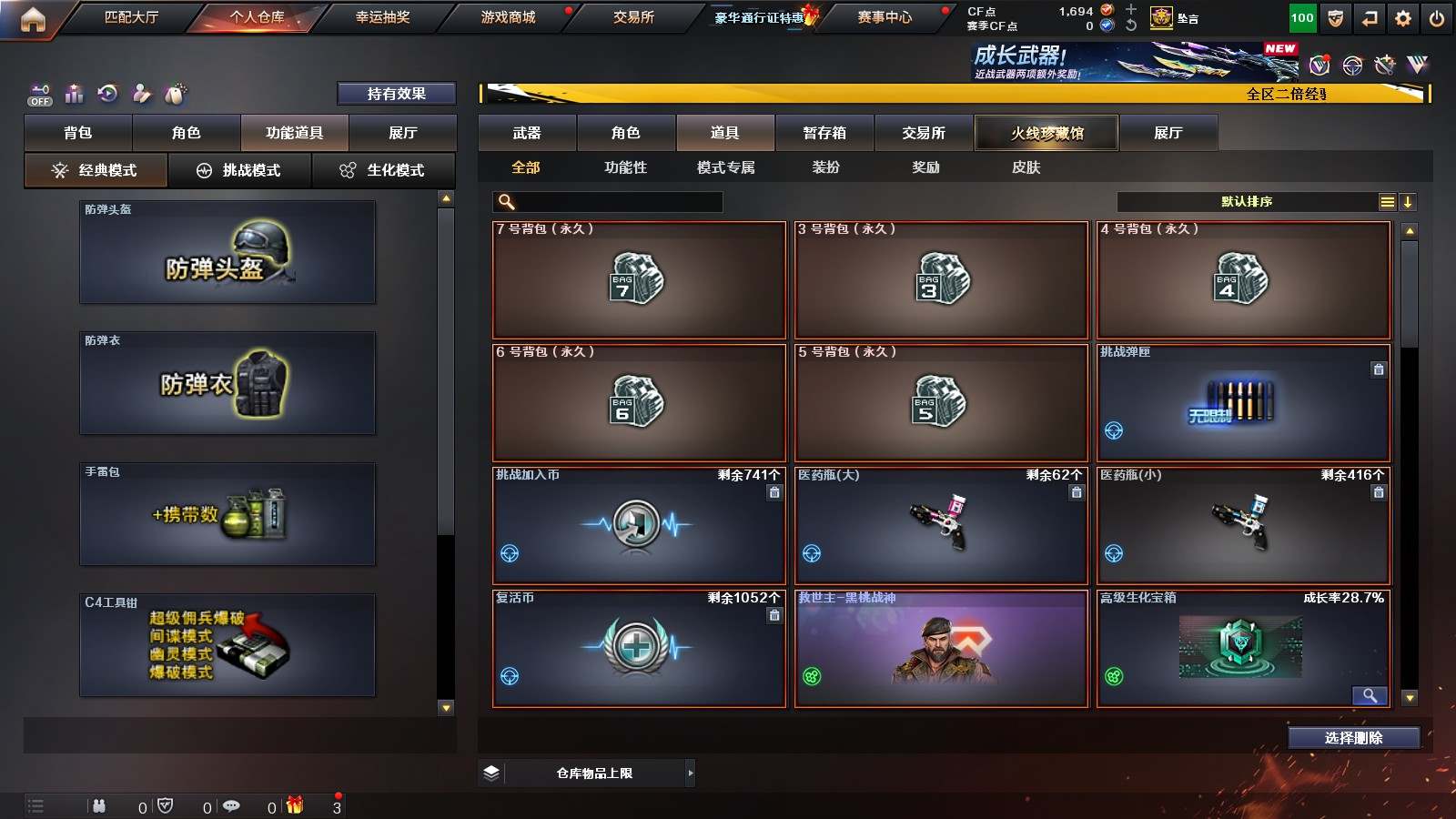Image resolution: width=1456 pixels, height=819 pixels.
Task: Choose the 生化模式 biohazard mode tab
Action: 383,170
